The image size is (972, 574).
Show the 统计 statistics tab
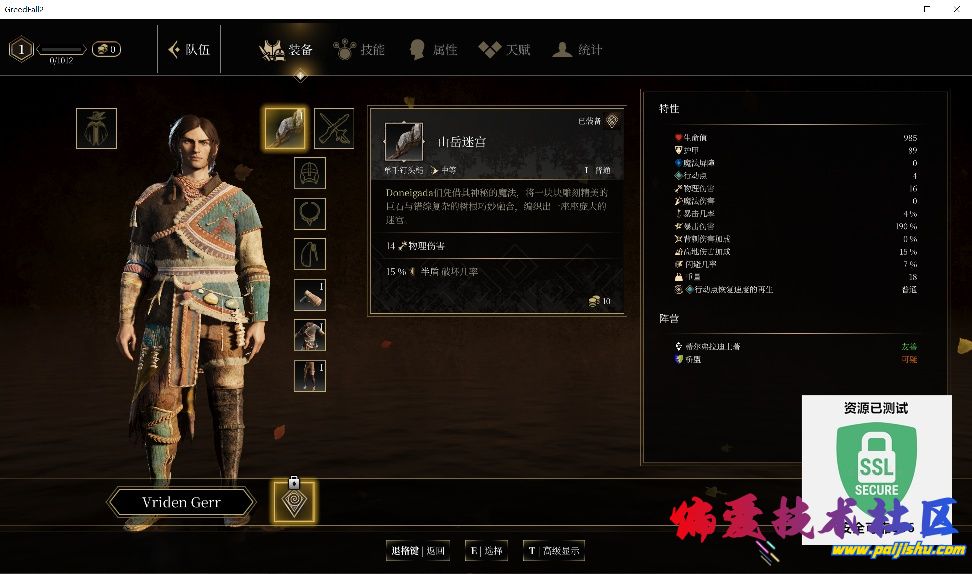tap(578, 49)
